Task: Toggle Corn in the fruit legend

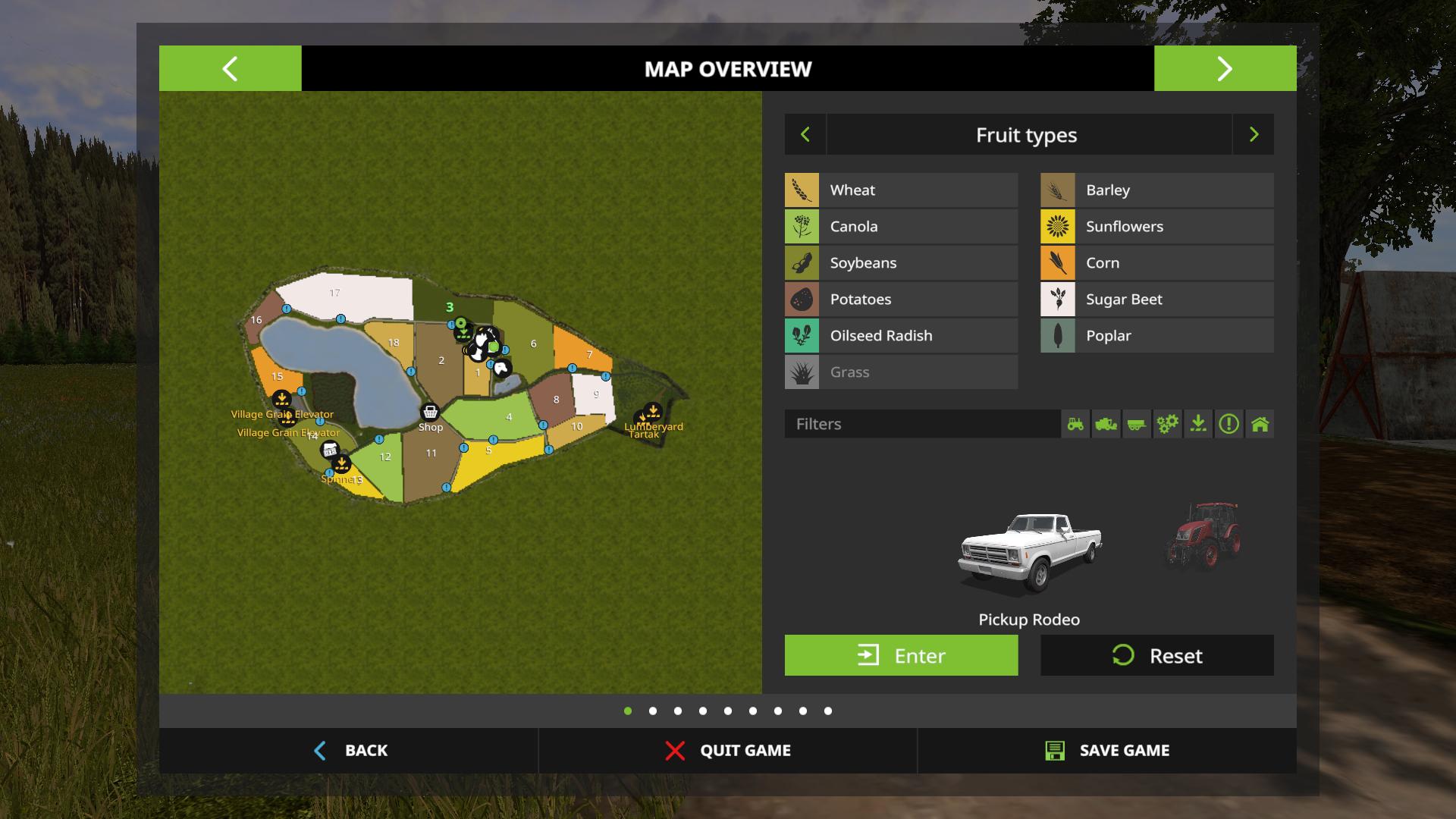Action: click(1156, 262)
